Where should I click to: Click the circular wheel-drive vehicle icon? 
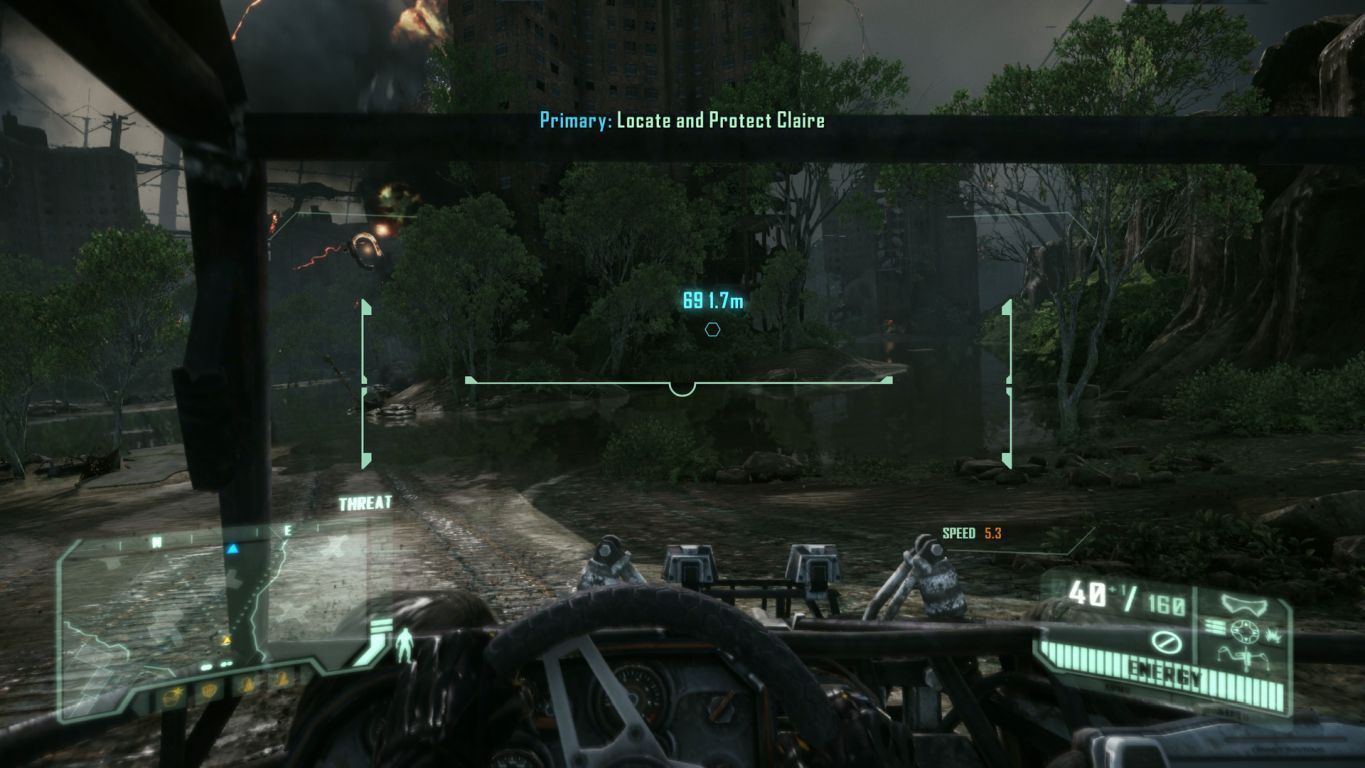(x=1245, y=631)
